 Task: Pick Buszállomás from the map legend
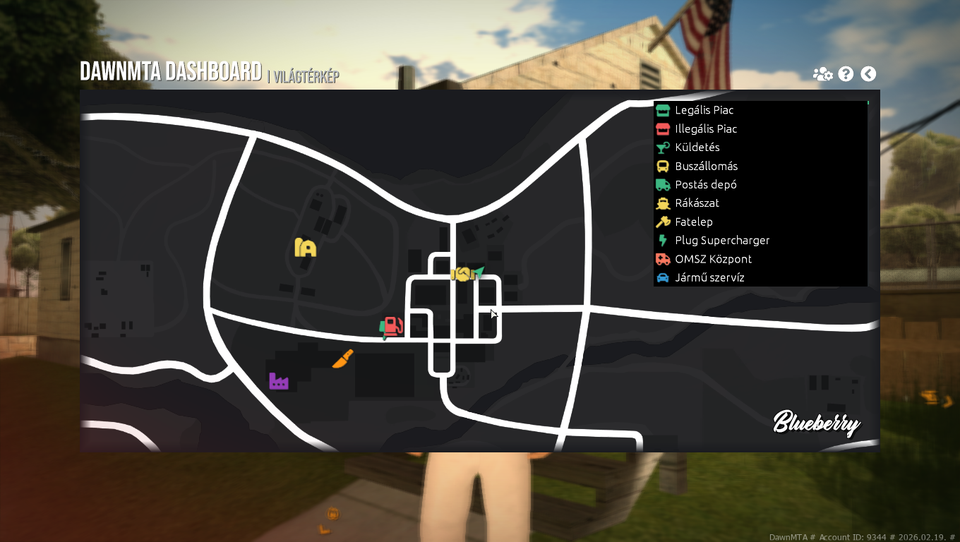click(x=706, y=166)
